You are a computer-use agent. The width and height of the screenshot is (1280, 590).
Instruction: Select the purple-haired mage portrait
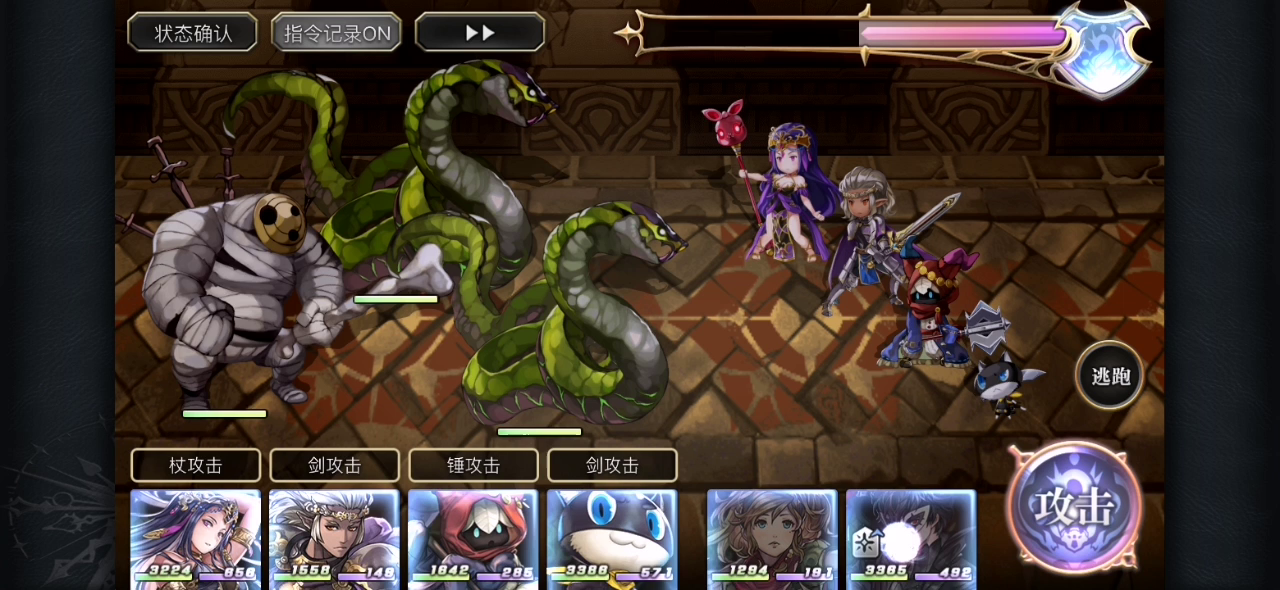tap(196, 536)
